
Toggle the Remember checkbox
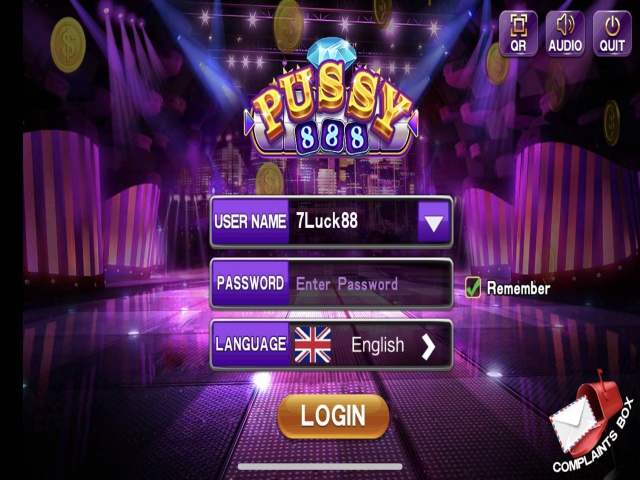coord(474,288)
